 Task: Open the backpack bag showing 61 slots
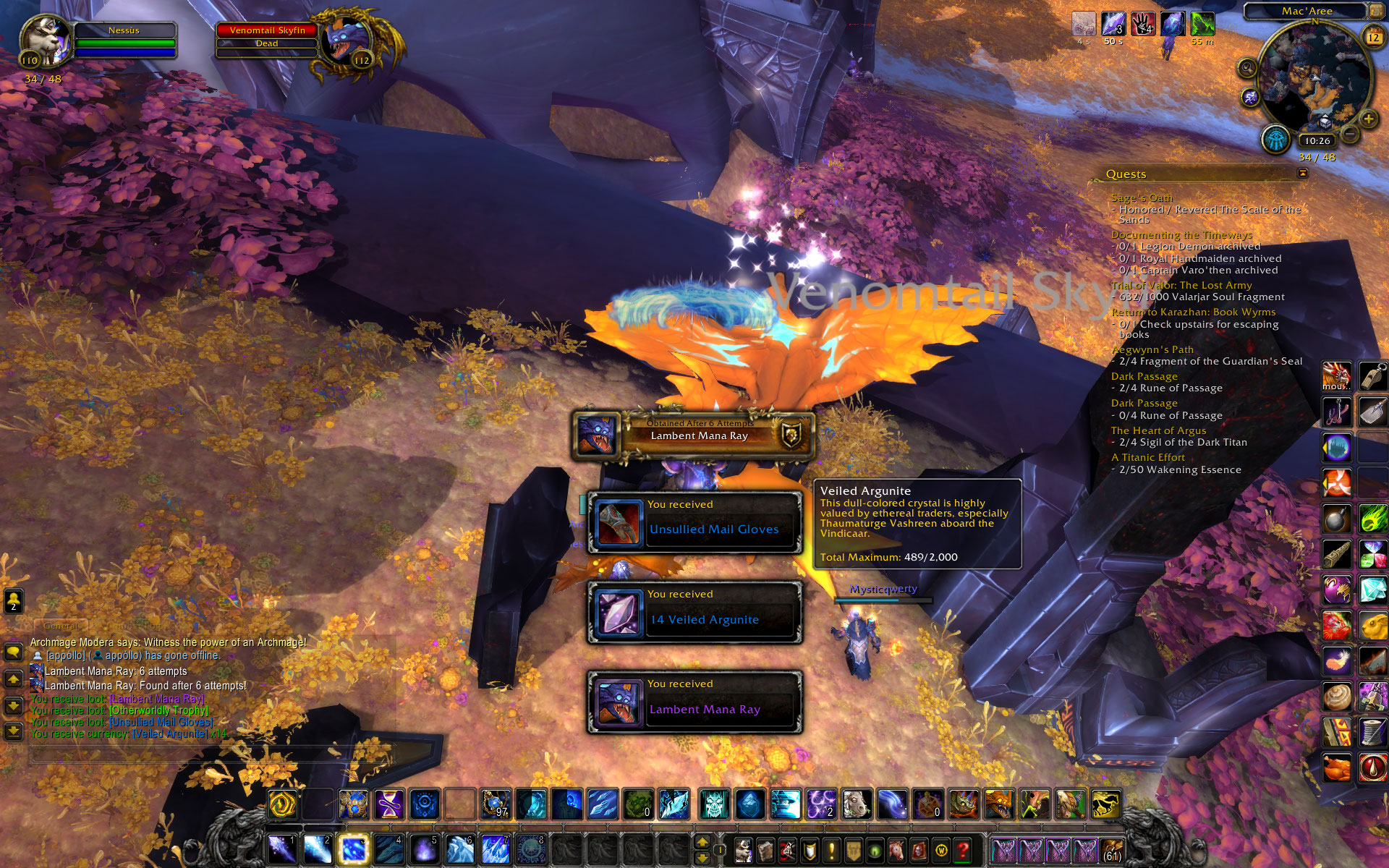click(1112, 849)
